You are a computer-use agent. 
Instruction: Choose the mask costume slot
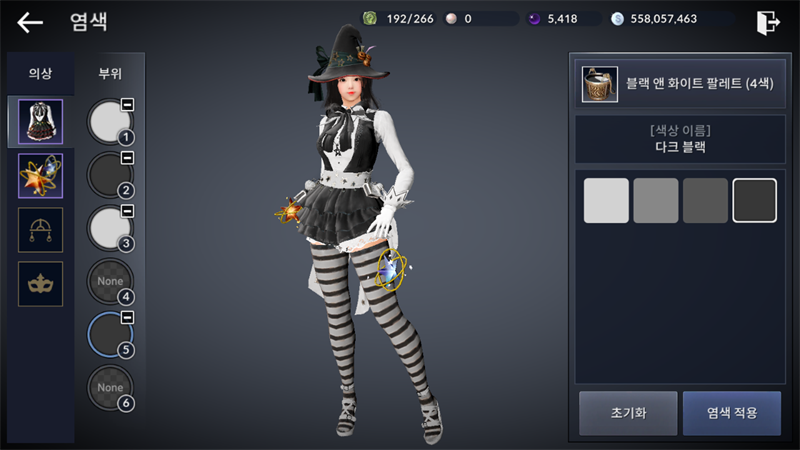tap(41, 284)
